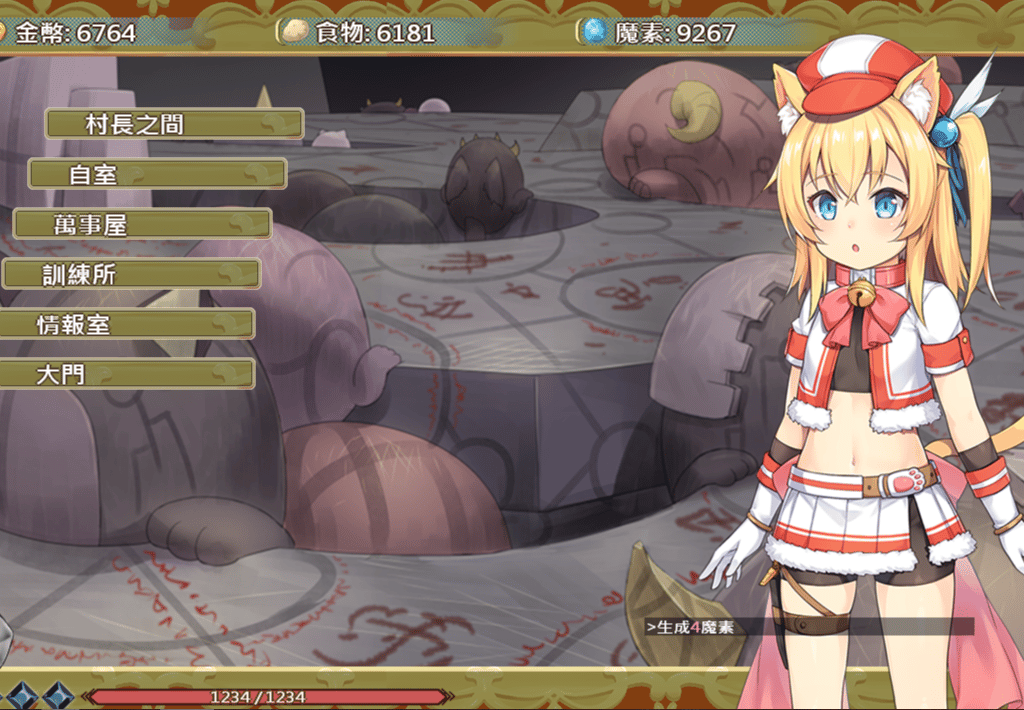
Task: Choose the 大門 gate option
Action: tap(126, 375)
